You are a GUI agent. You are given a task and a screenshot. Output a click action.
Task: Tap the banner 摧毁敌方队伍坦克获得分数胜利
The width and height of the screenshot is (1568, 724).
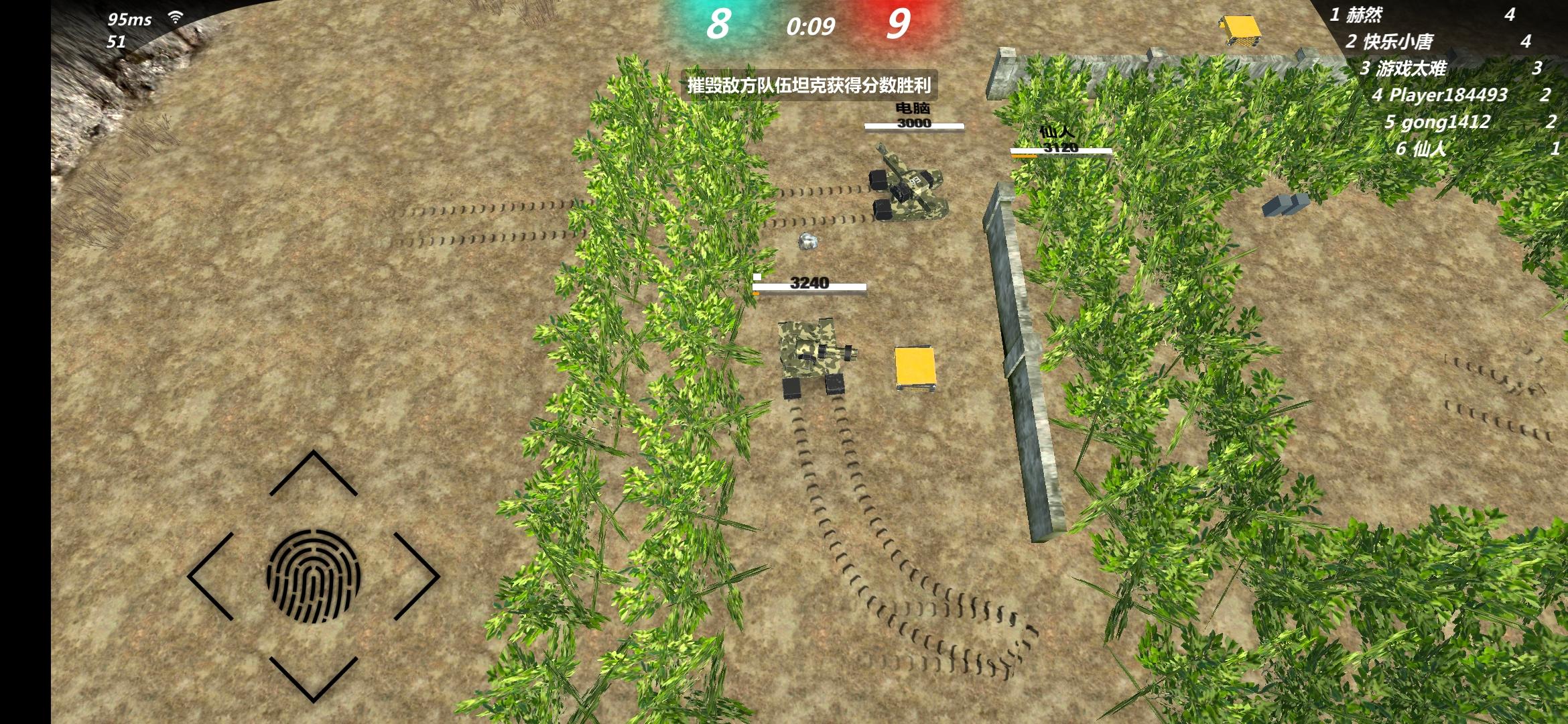(809, 86)
